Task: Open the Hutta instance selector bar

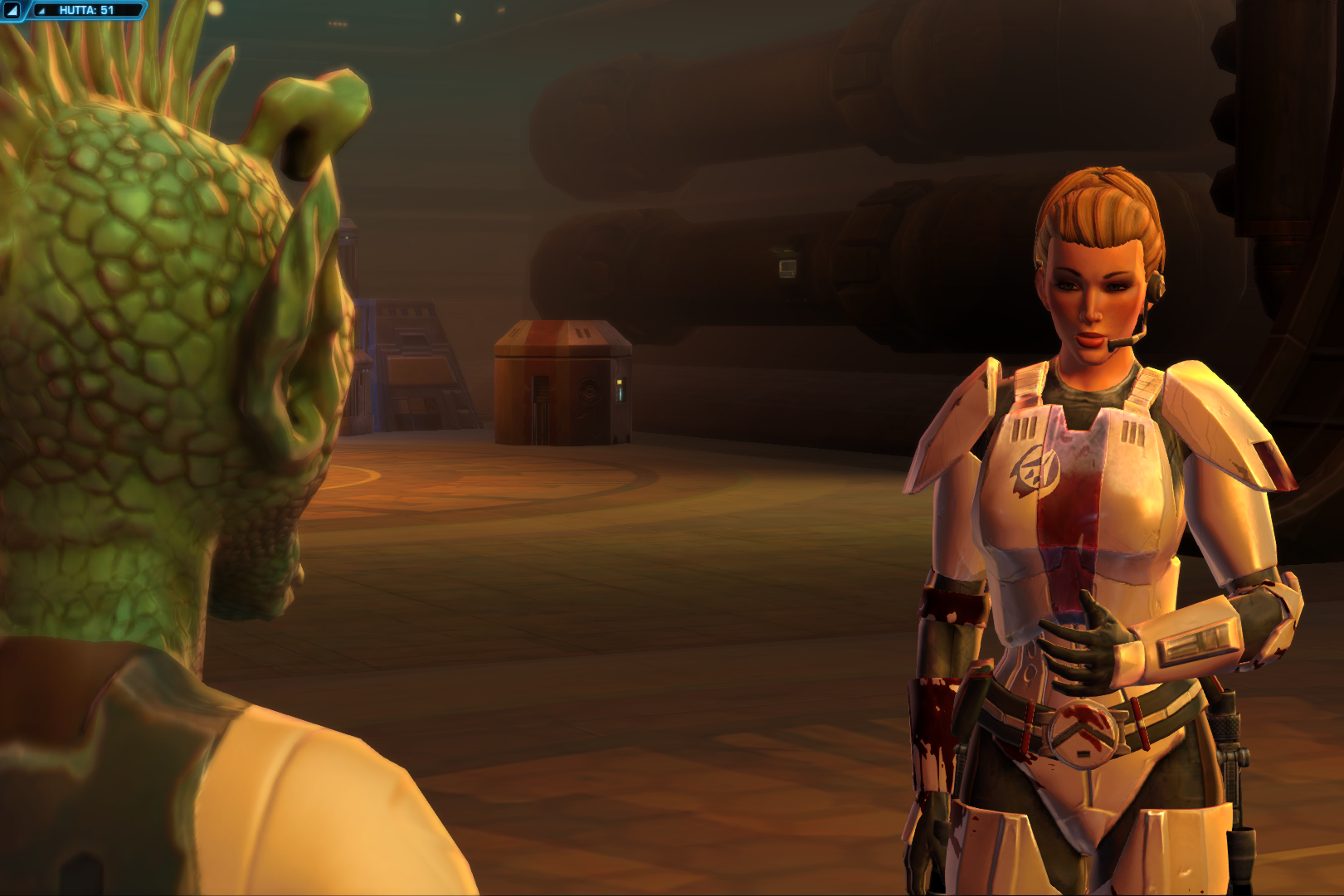Action: [x=86, y=10]
